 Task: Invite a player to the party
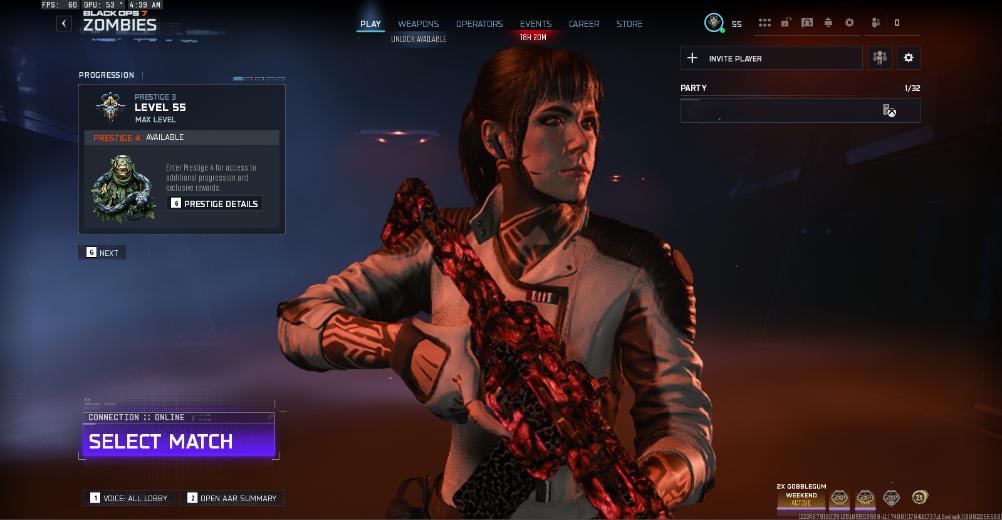771,58
